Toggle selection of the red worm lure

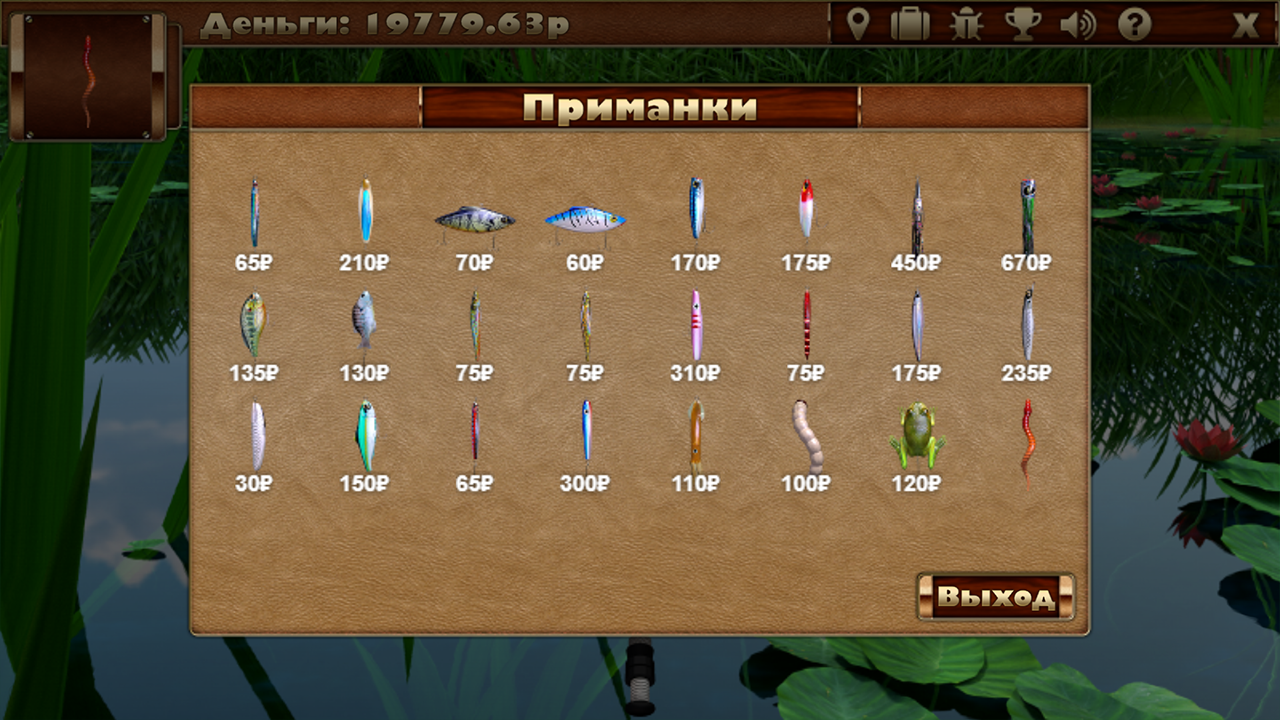tap(1029, 440)
